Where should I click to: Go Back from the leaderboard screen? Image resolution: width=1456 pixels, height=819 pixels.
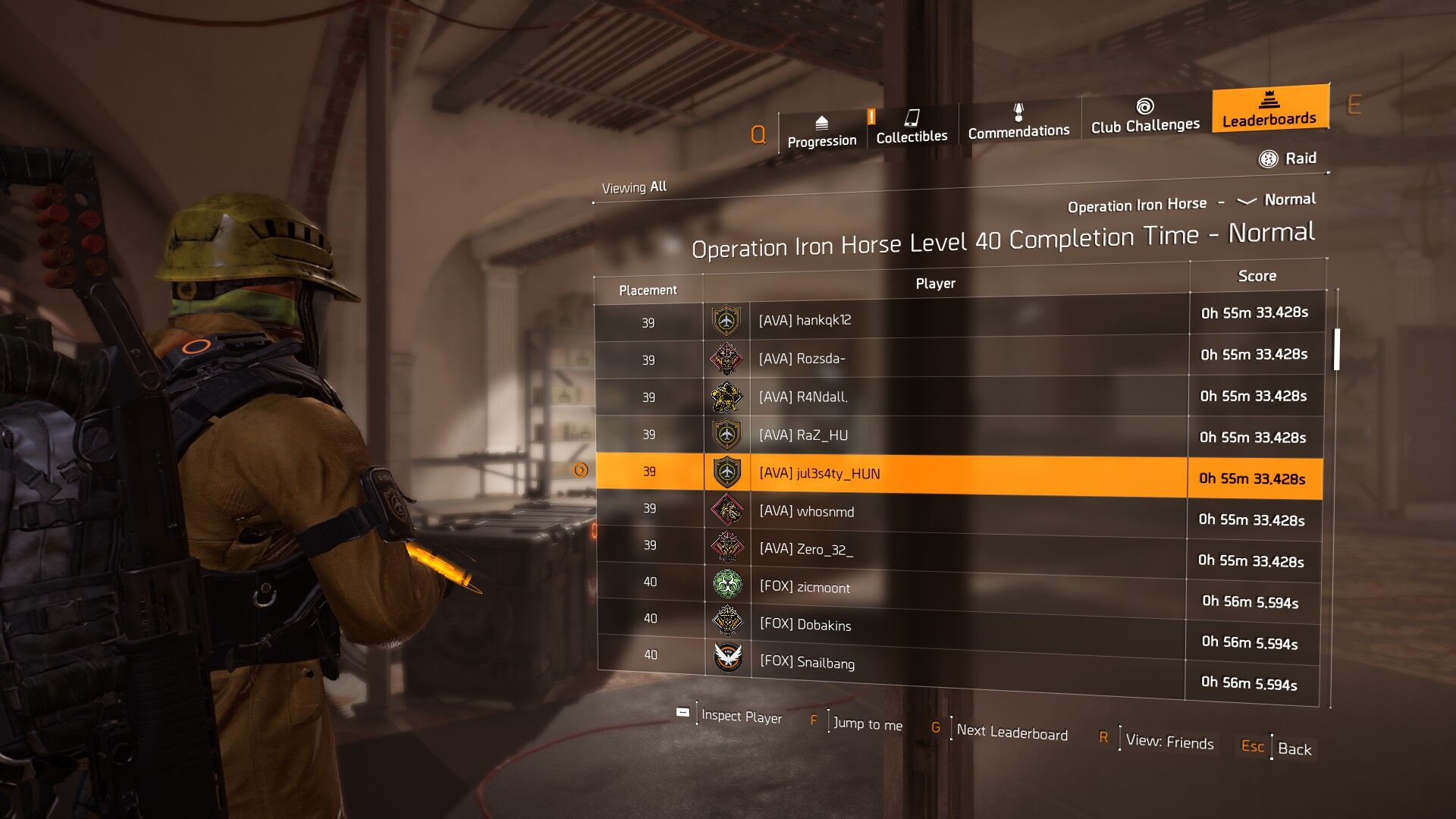tap(1294, 749)
